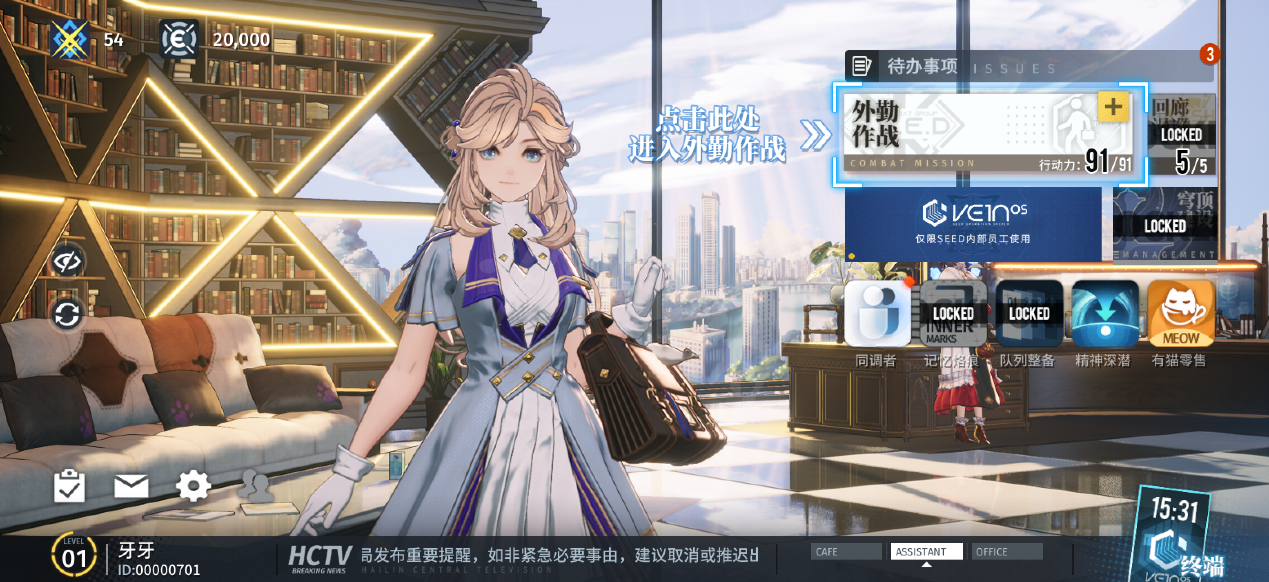Select the locked 队列整备 icon
The height and width of the screenshot is (582, 1269).
[x=1029, y=314]
